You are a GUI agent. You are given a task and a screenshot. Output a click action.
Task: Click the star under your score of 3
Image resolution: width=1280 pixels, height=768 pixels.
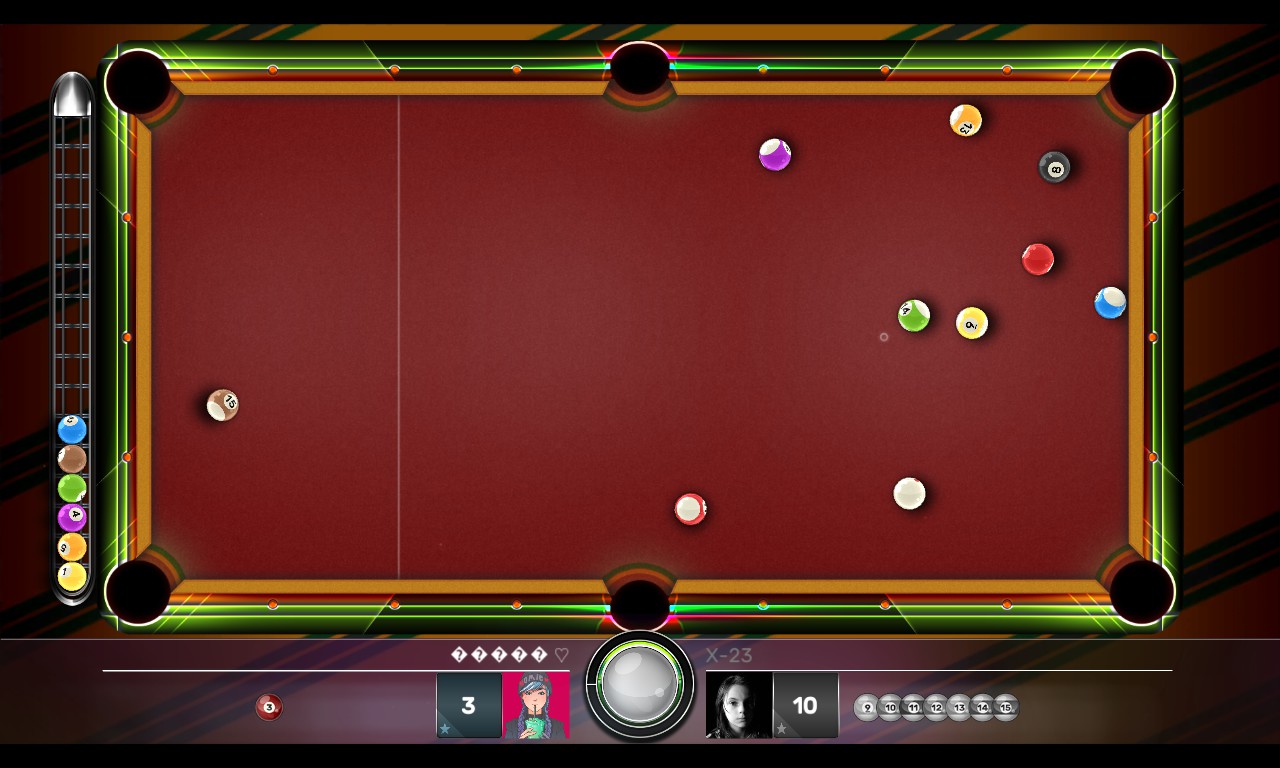point(445,728)
